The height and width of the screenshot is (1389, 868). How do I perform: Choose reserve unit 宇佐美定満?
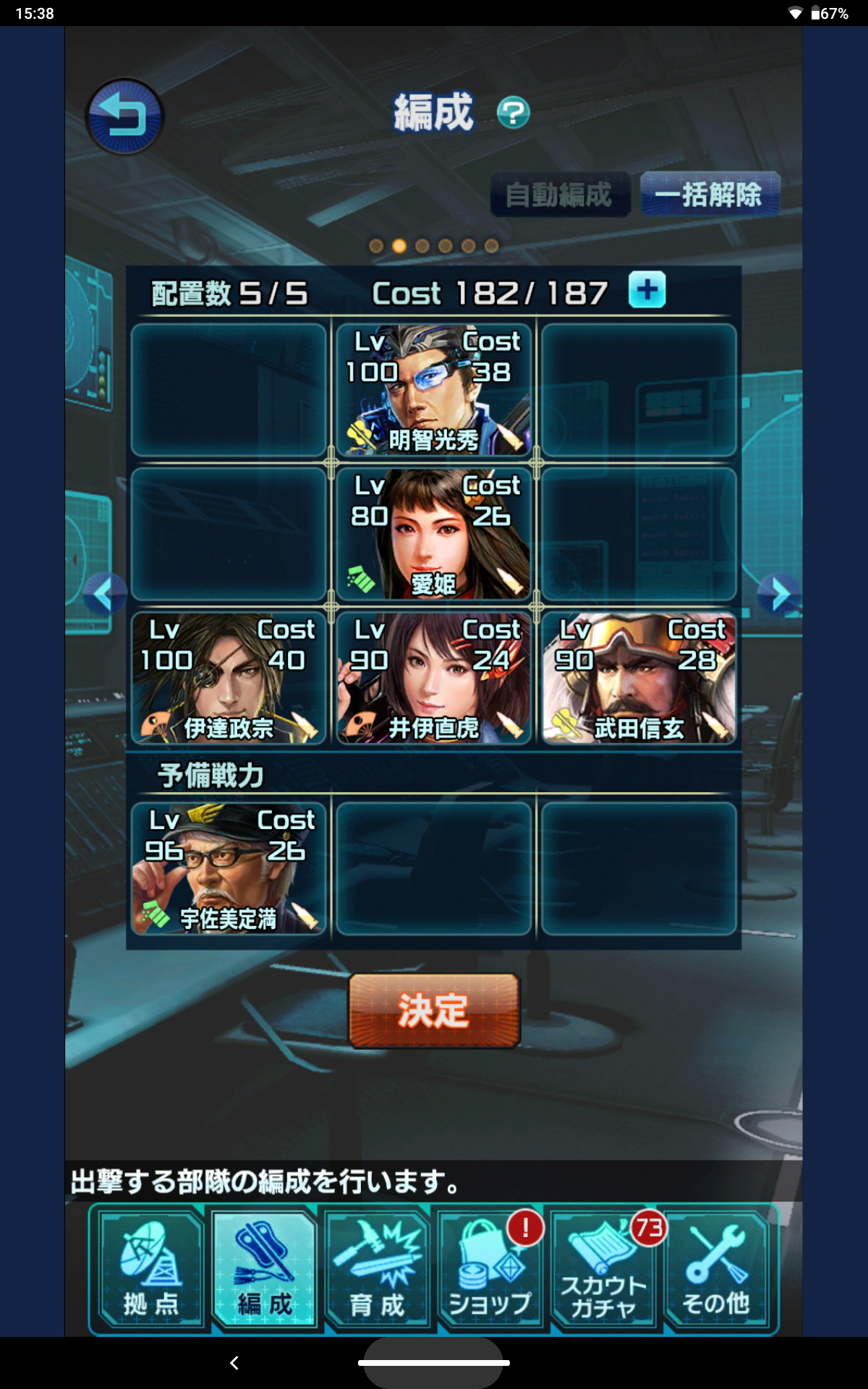pos(229,868)
